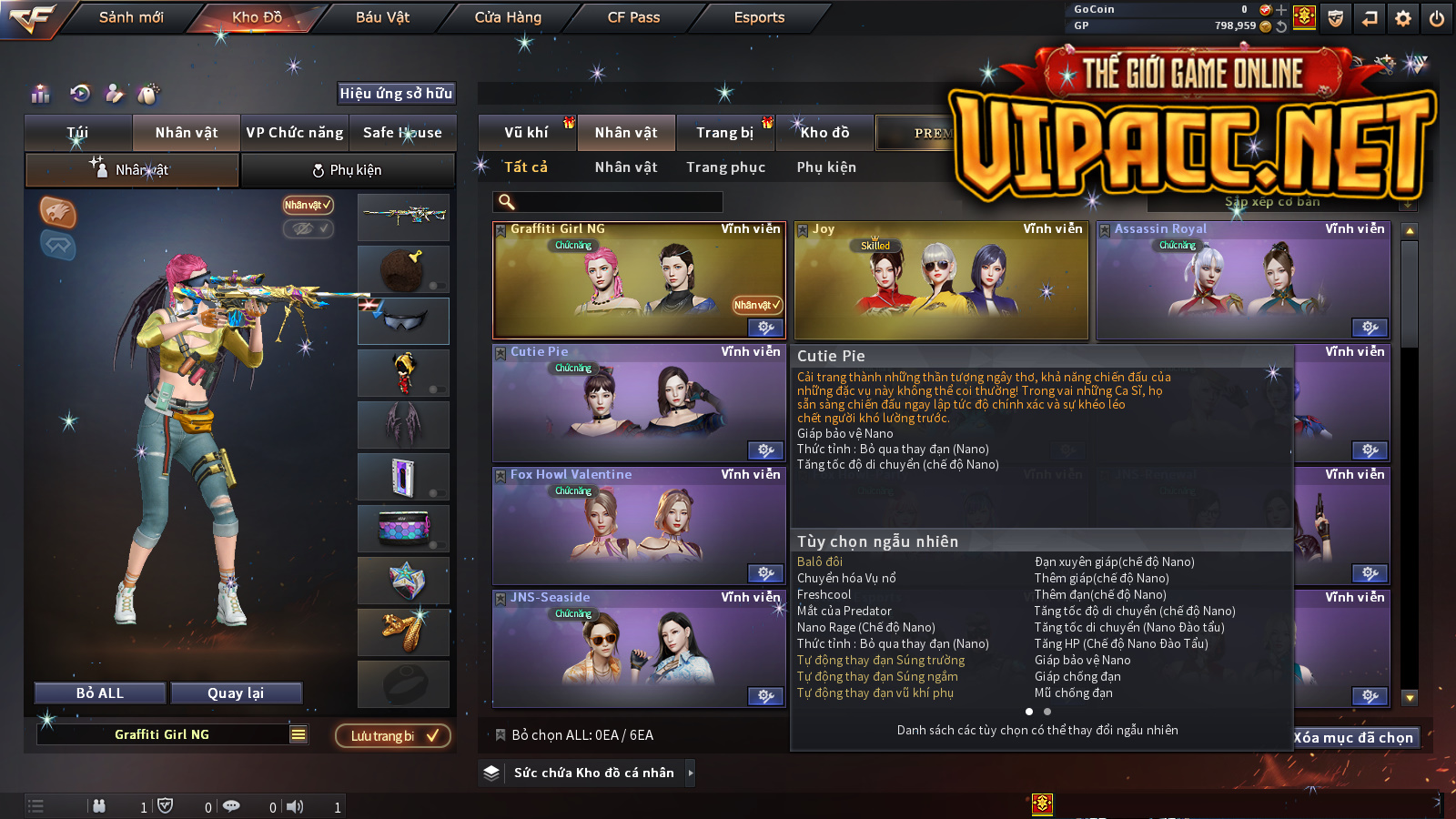
Task: Select the Joy character card
Action: tap(941, 282)
